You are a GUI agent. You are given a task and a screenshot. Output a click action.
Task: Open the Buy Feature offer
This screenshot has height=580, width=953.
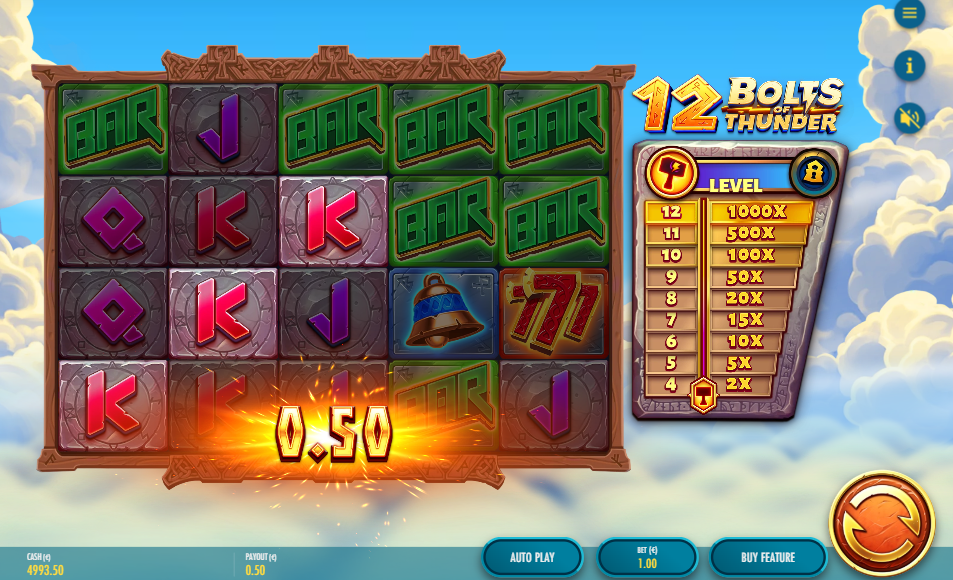click(x=768, y=557)
